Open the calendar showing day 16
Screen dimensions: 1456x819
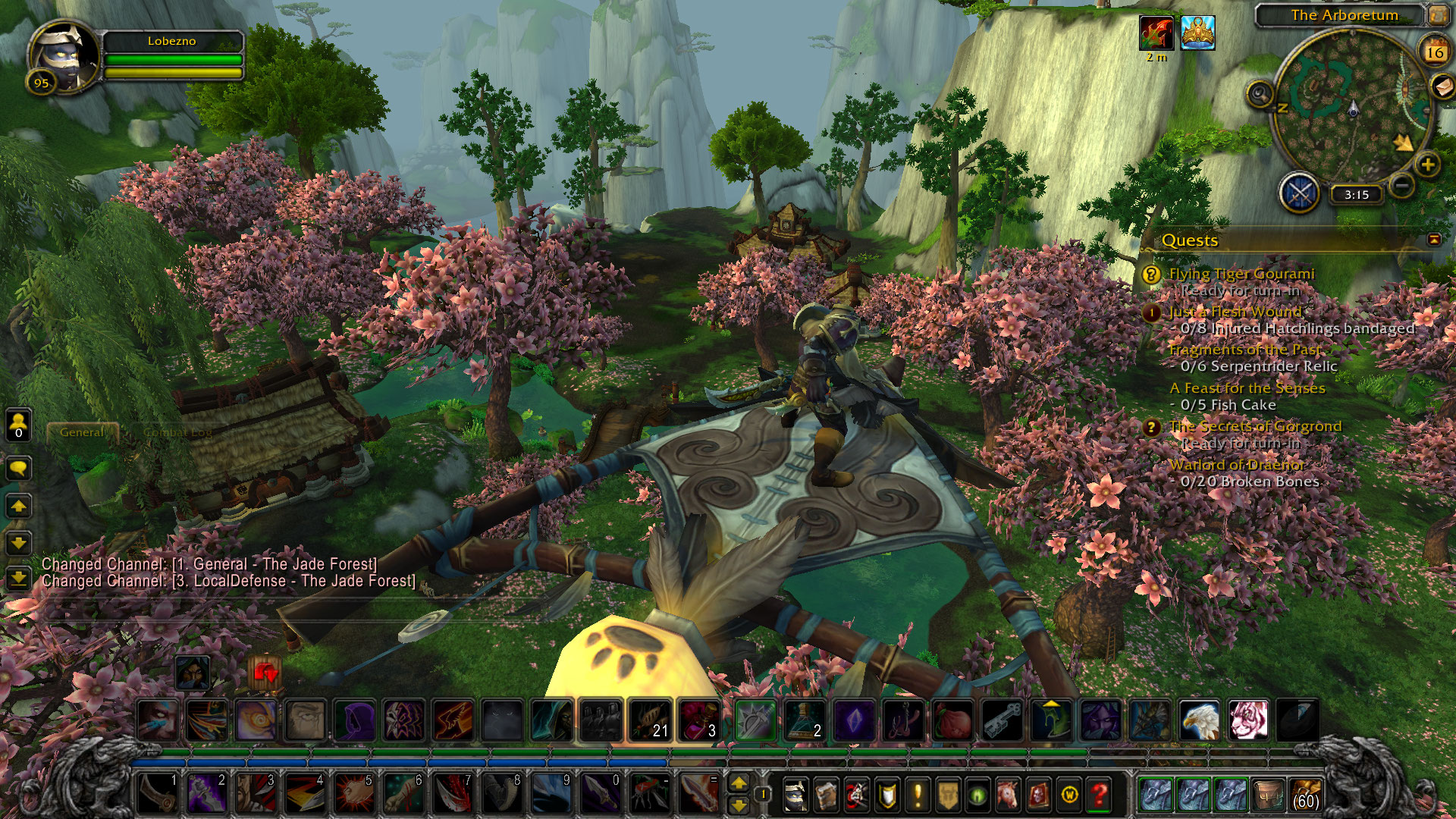tap(1434, 52)
